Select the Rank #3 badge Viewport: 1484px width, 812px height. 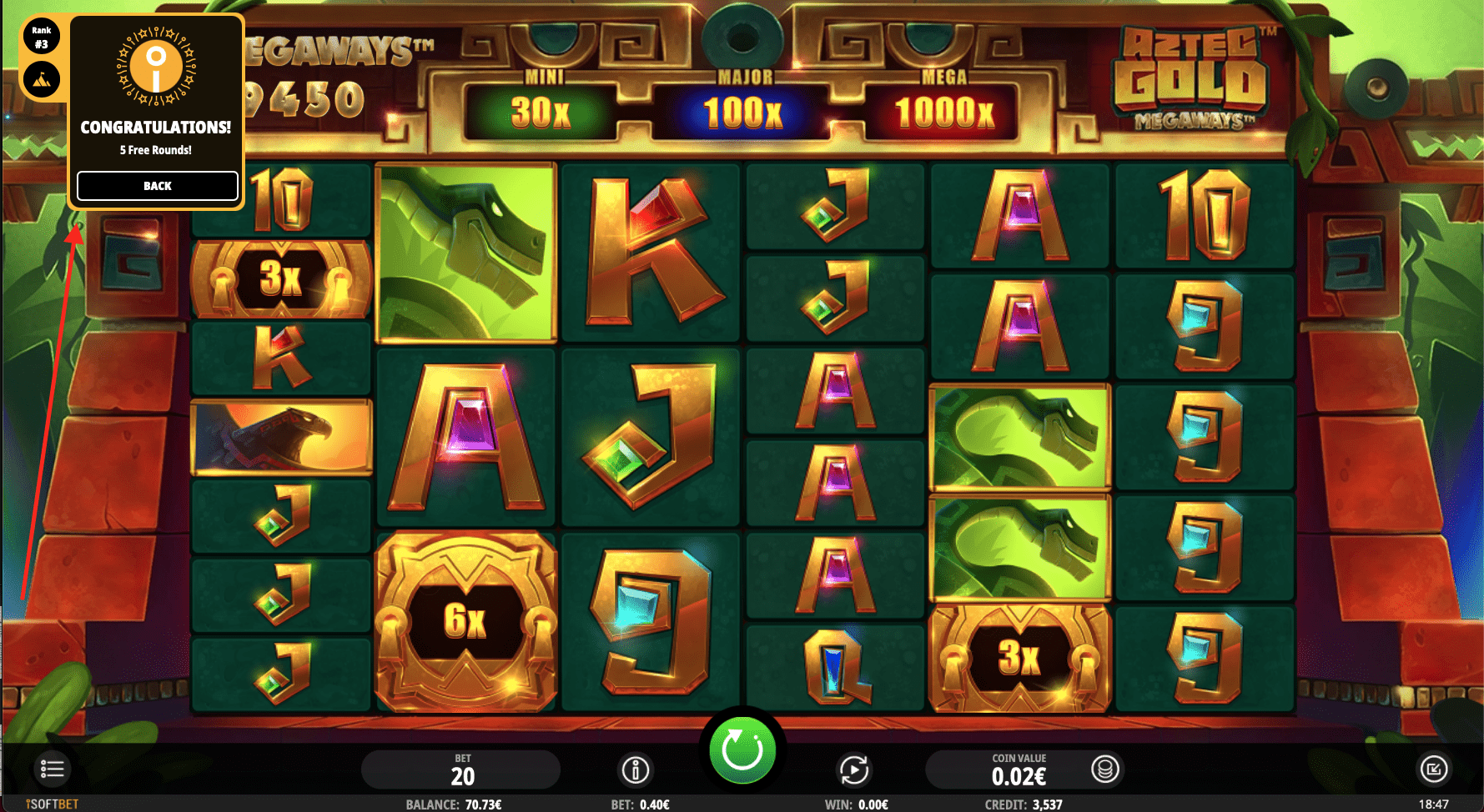point(40,37)
